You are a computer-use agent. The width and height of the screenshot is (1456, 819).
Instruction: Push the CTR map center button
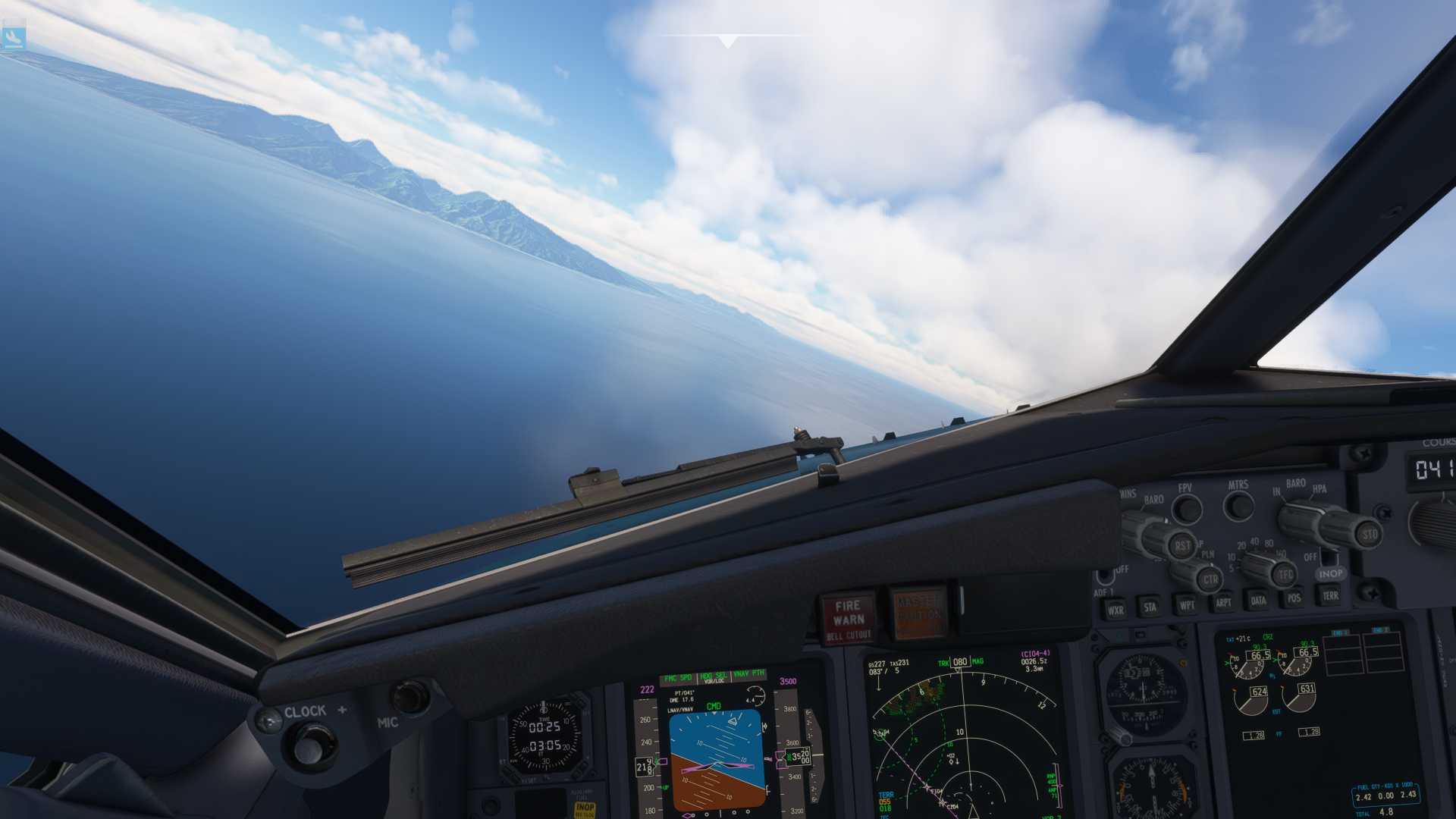[1210, 580]
